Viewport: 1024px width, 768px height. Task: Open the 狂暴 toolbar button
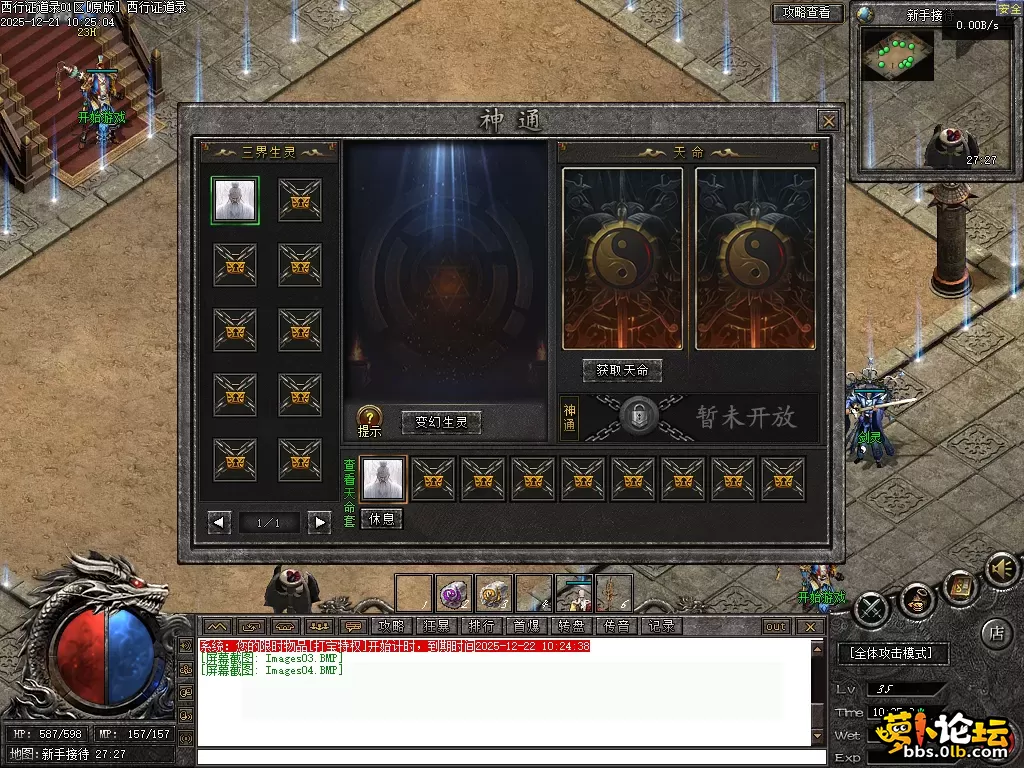coord(437,626)
